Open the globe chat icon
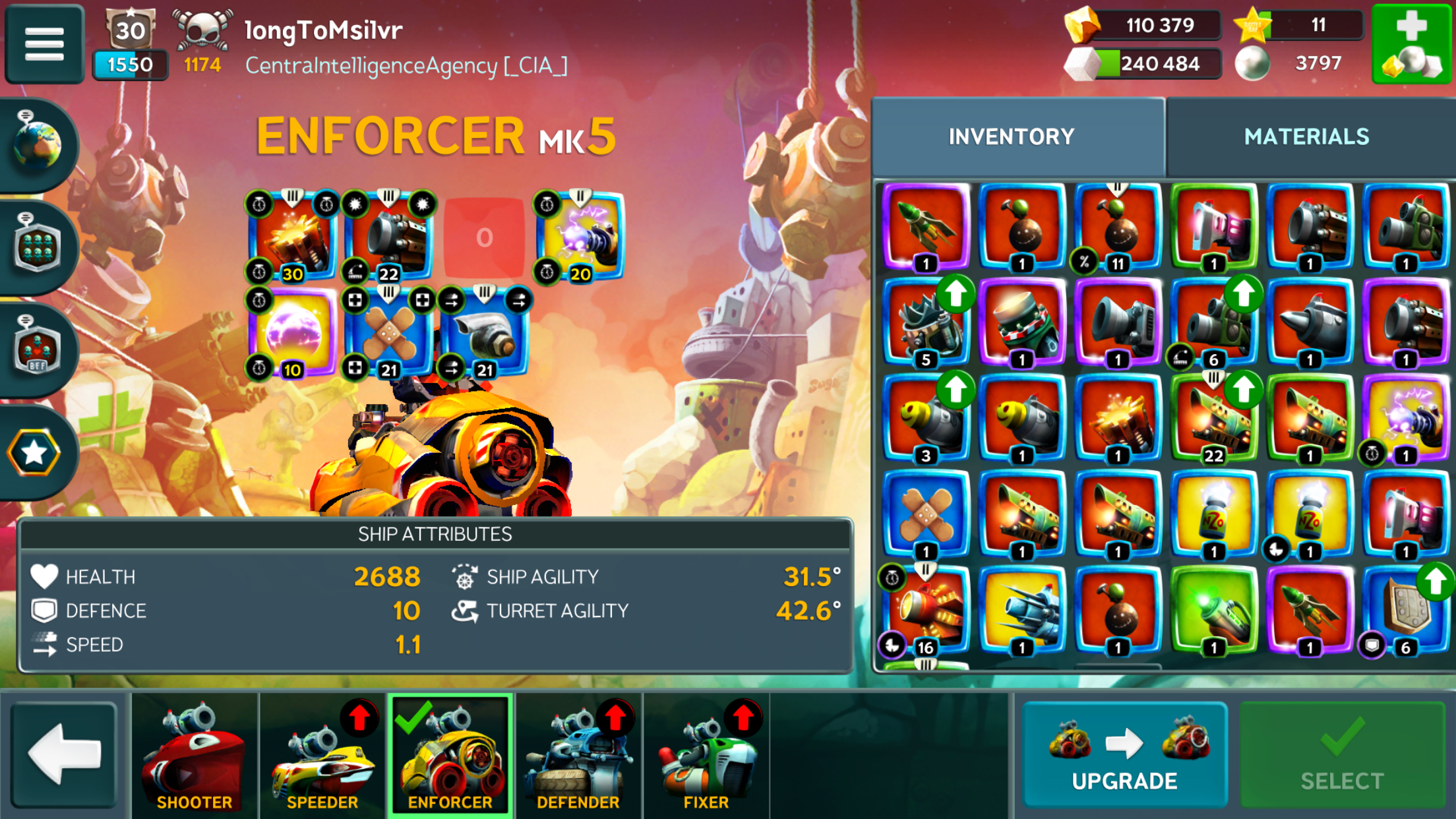The height and width of the screenshot is (819, 1456). coord(38,144)
